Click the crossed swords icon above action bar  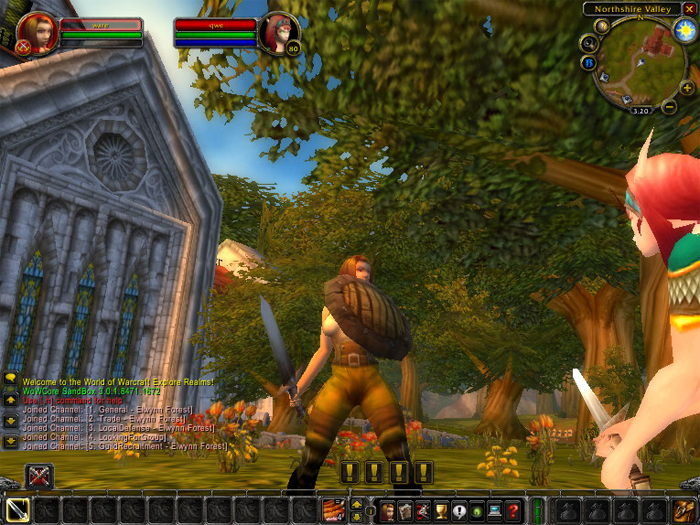39,476
